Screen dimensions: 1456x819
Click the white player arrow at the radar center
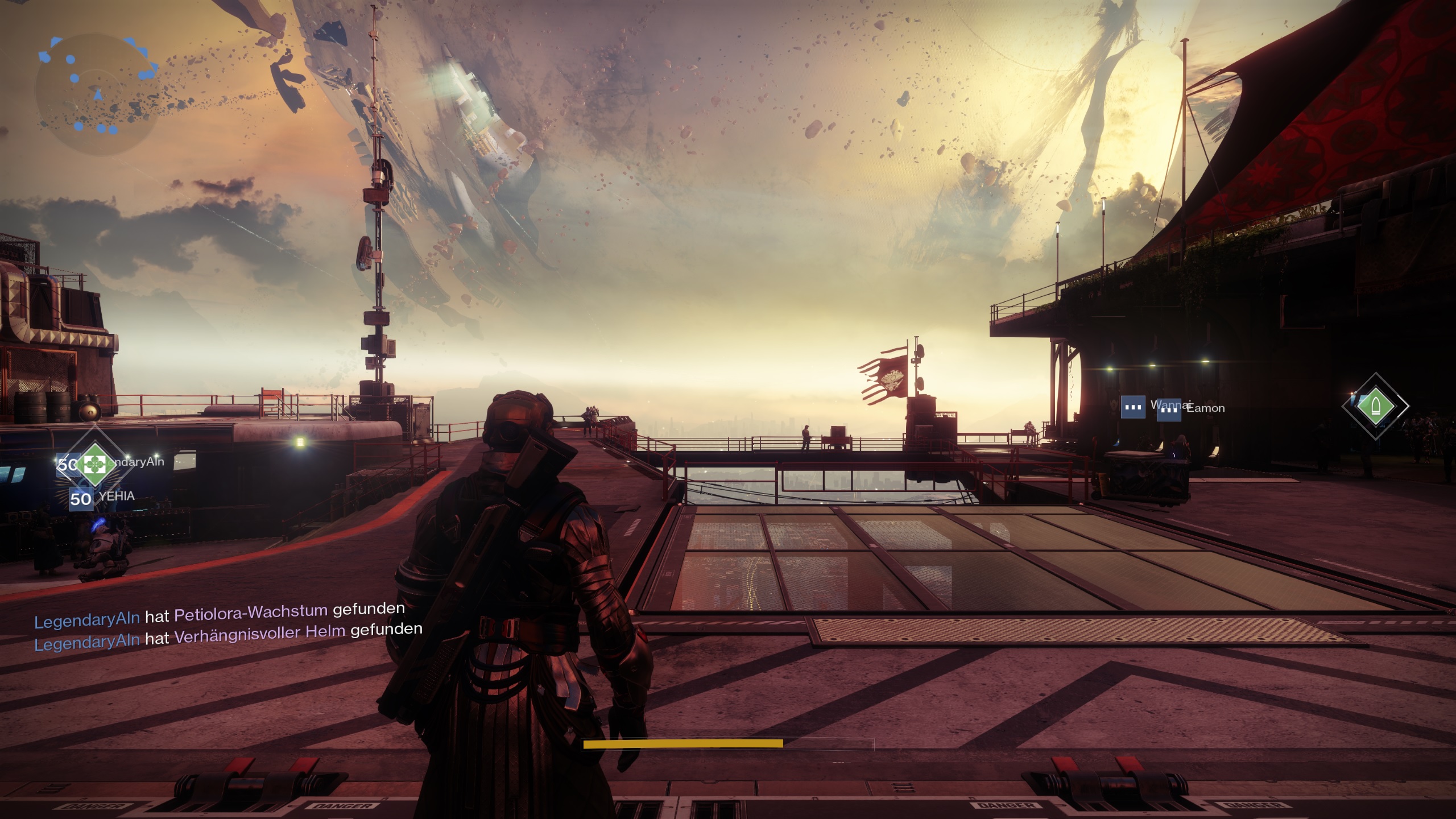(x=98, y=95)
